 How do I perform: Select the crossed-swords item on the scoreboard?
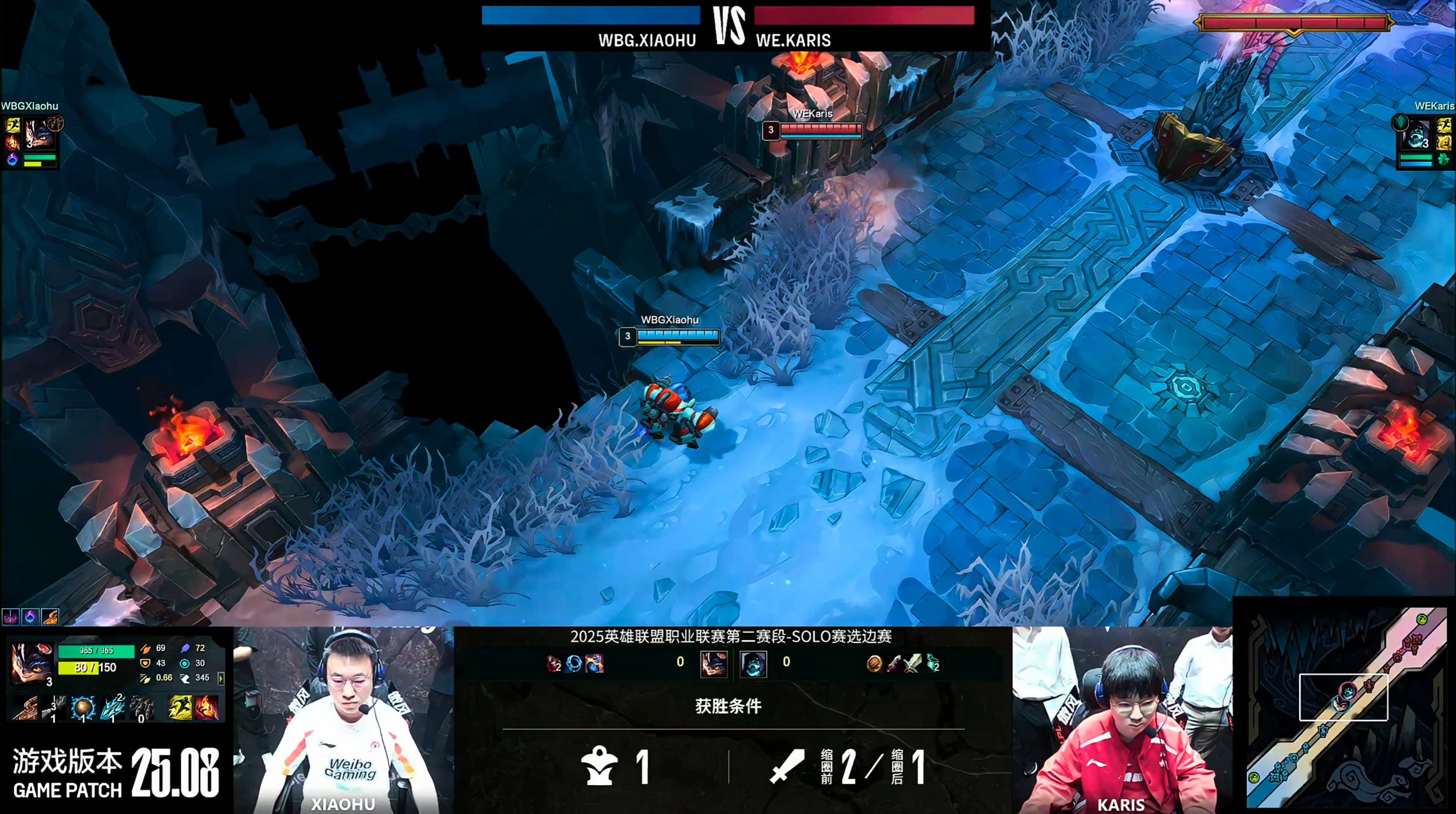click(912, 663)
